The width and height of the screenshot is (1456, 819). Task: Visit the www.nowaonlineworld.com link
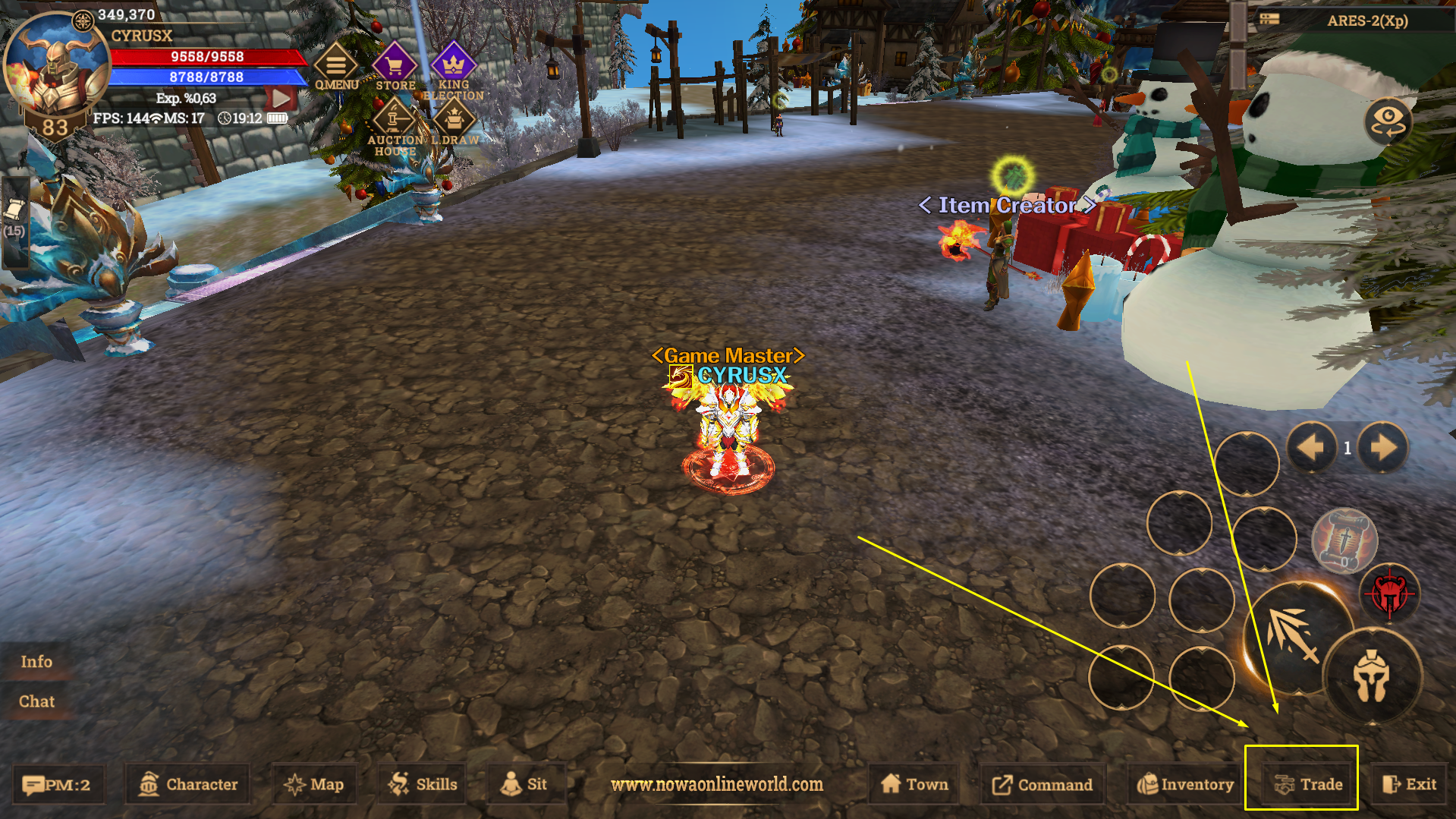click(x=716, y=786)
